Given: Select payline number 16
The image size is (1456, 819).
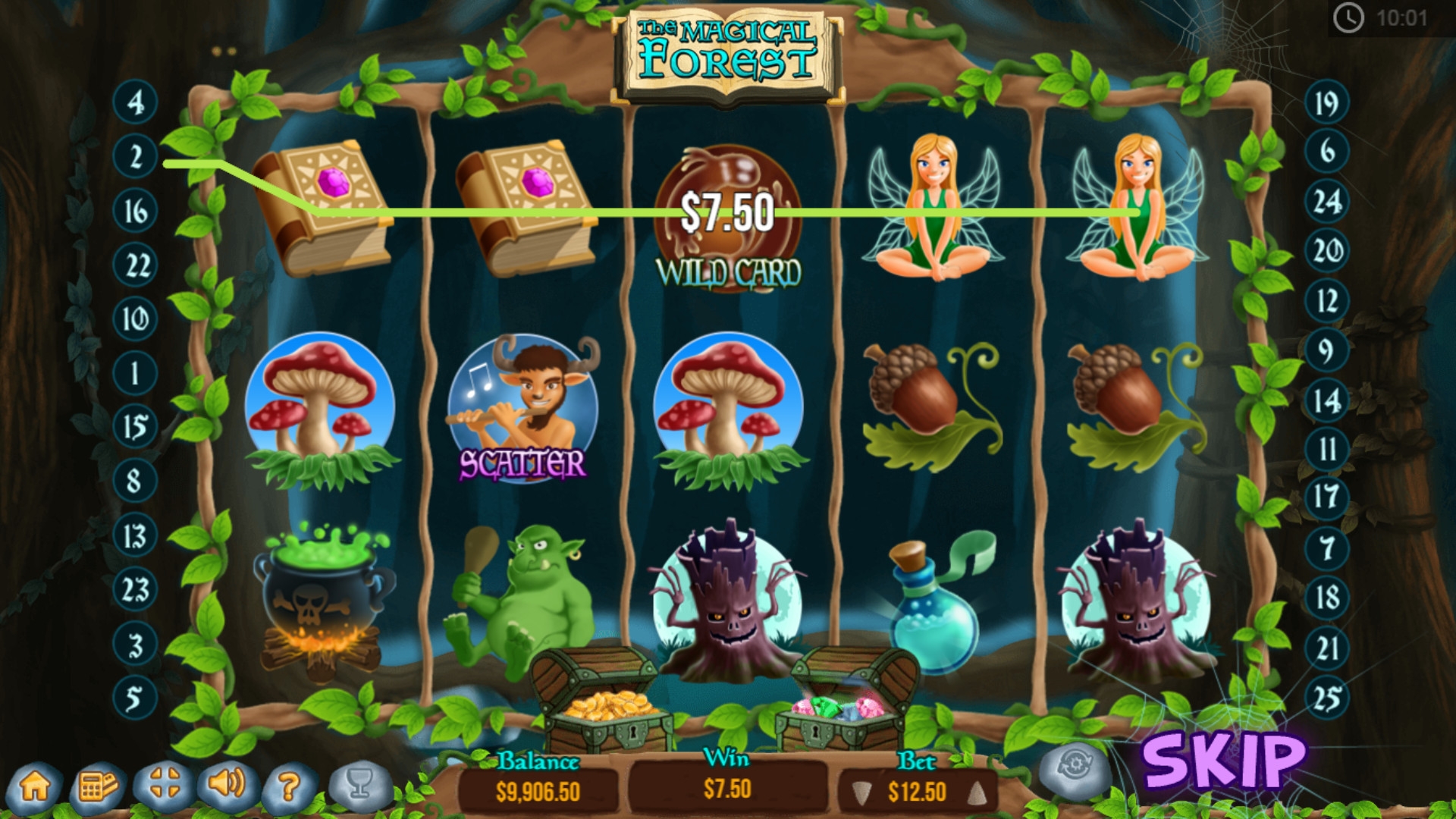Looking at the screenshot, I should [135, 211].
